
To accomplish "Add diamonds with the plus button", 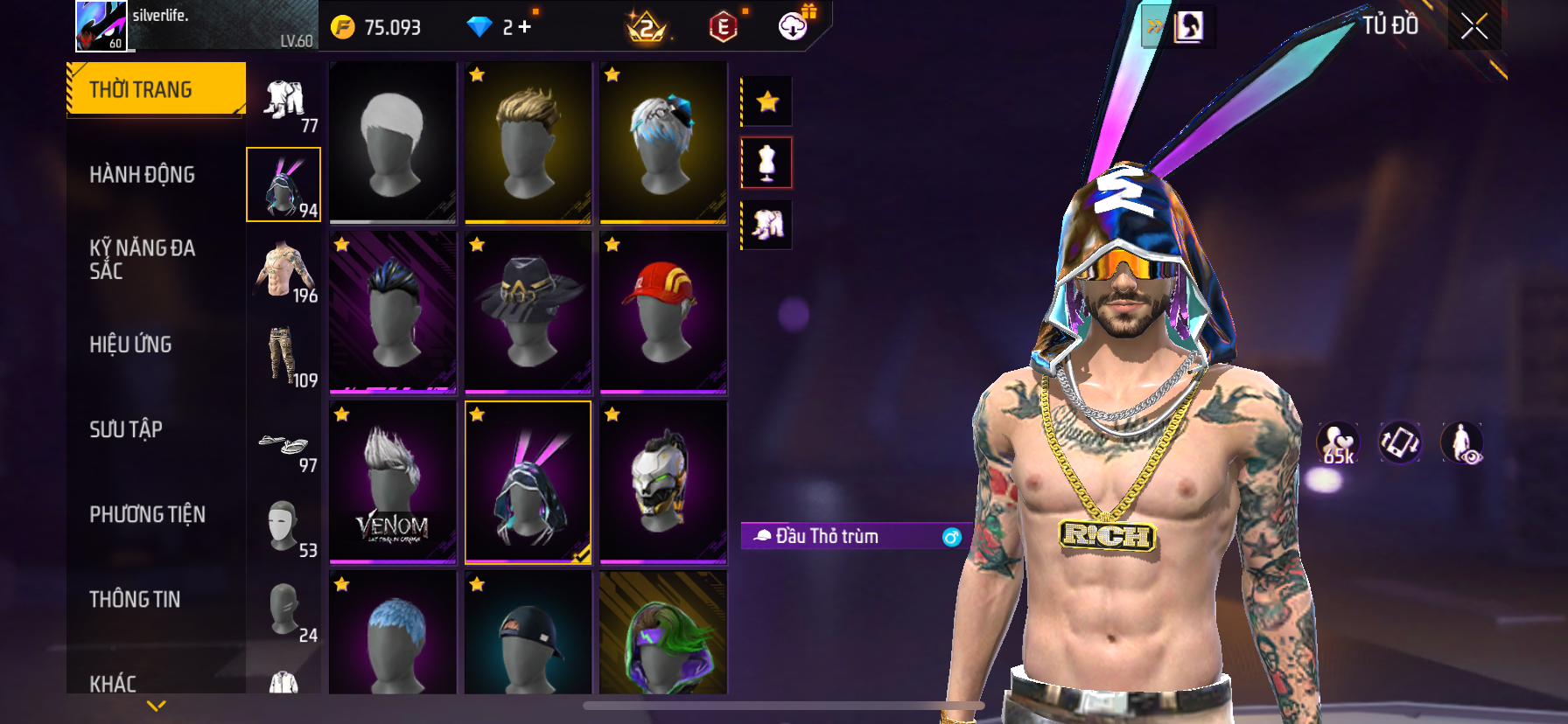I will (525, 27).
